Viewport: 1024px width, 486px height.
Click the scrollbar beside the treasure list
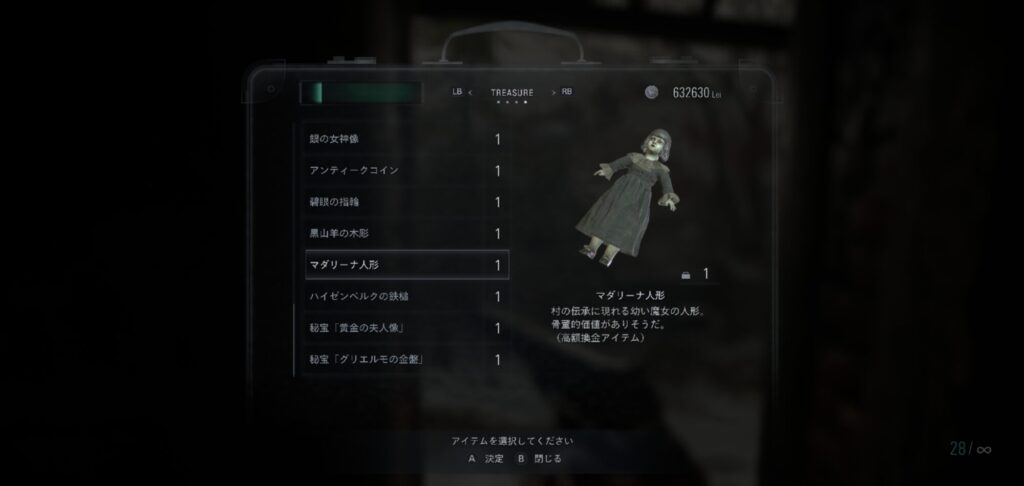pos(294,248)
